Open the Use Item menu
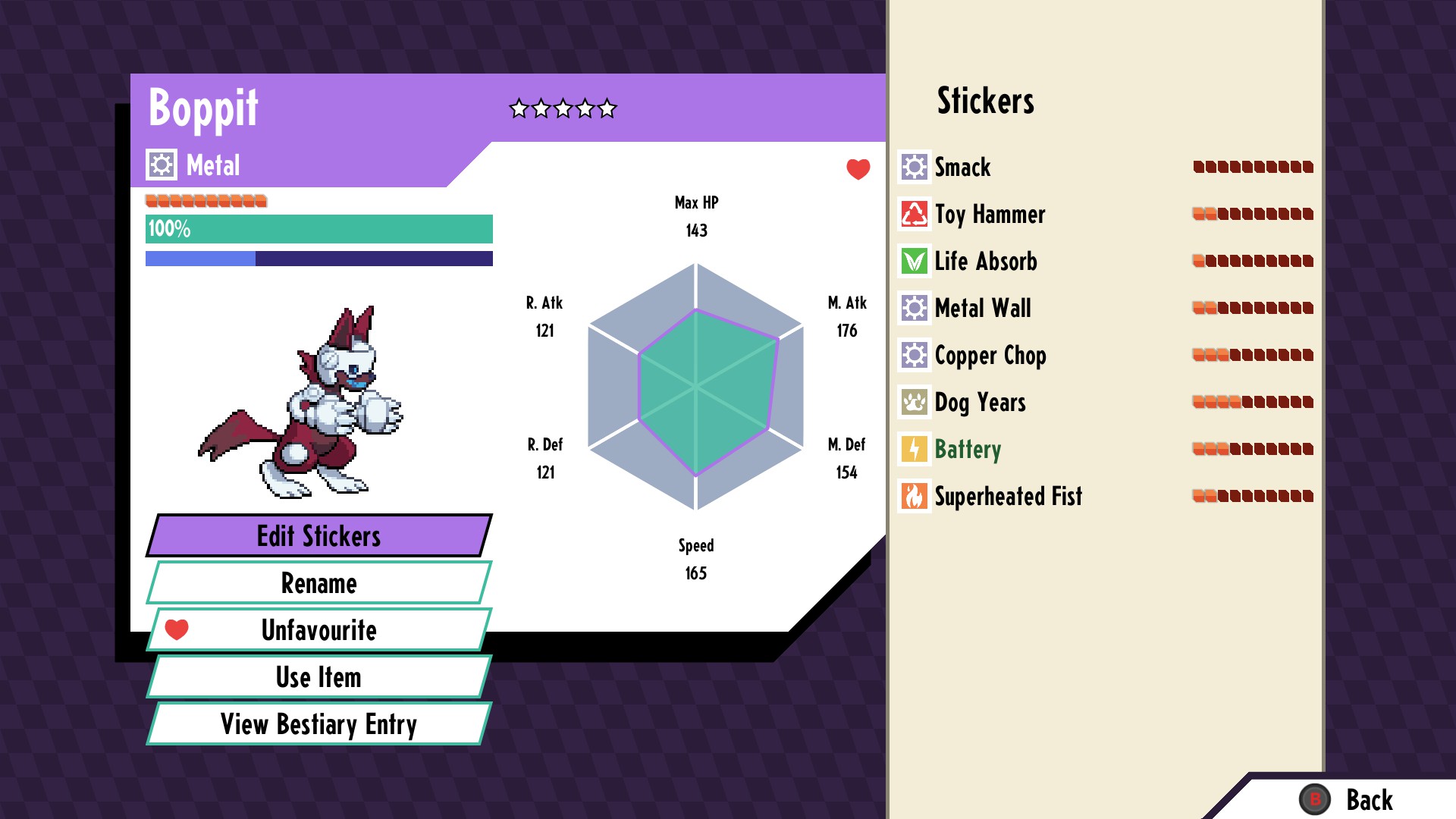Image resolution: width=1456 pixels, height=819 pixels. click(318, 677)
